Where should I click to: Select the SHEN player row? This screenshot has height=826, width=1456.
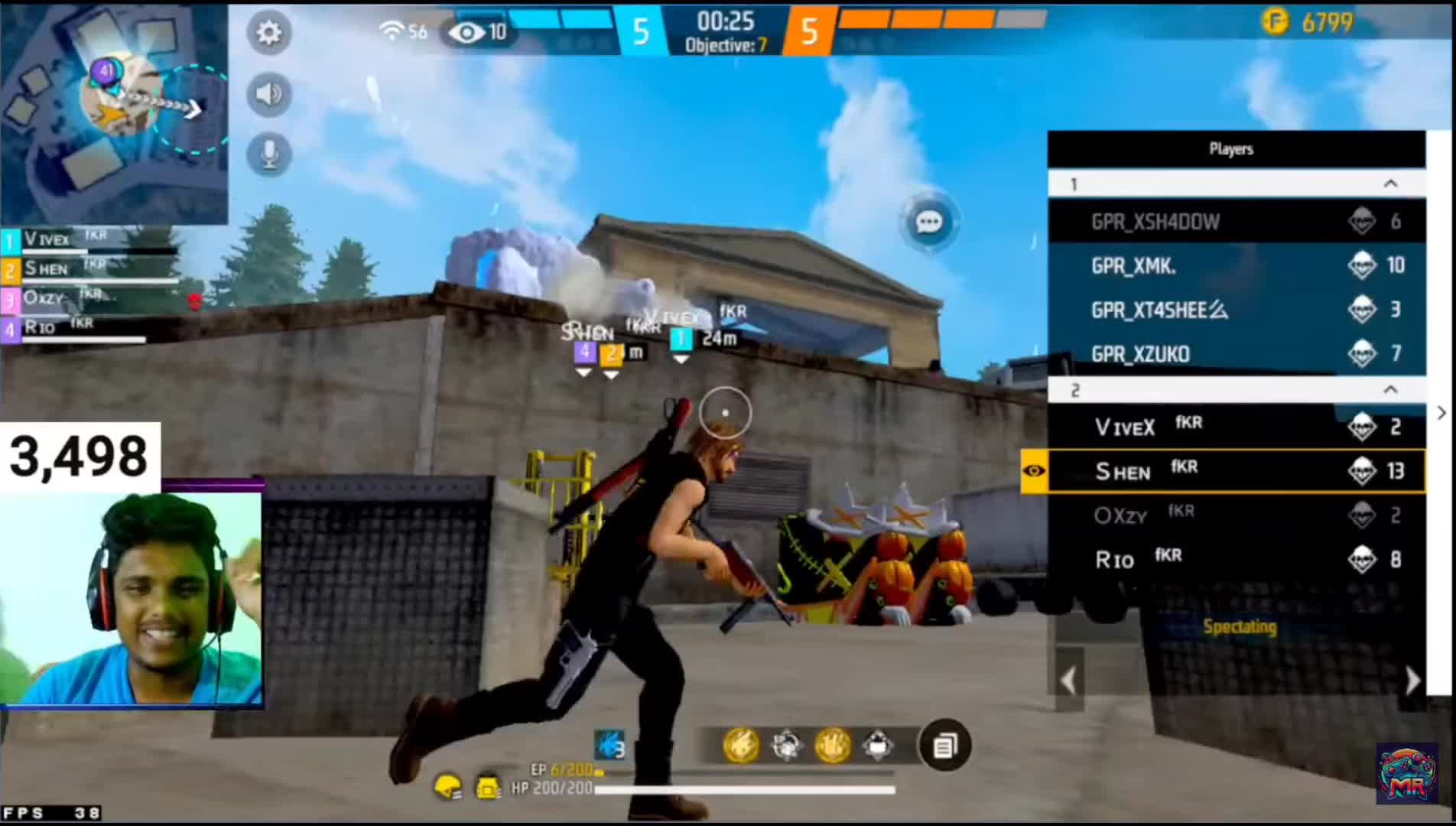(1236, 471)
